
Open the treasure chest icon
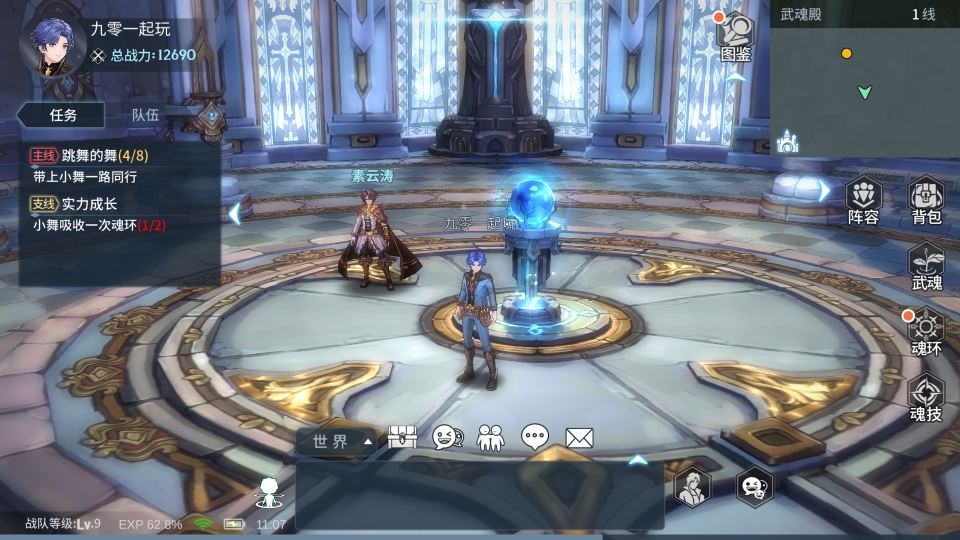[402, 437]
